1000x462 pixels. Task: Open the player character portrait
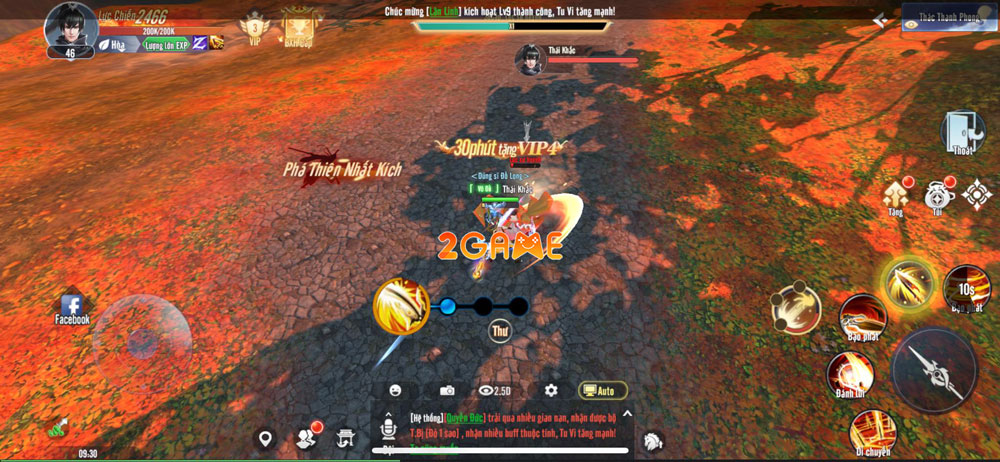tap(71, 25)
